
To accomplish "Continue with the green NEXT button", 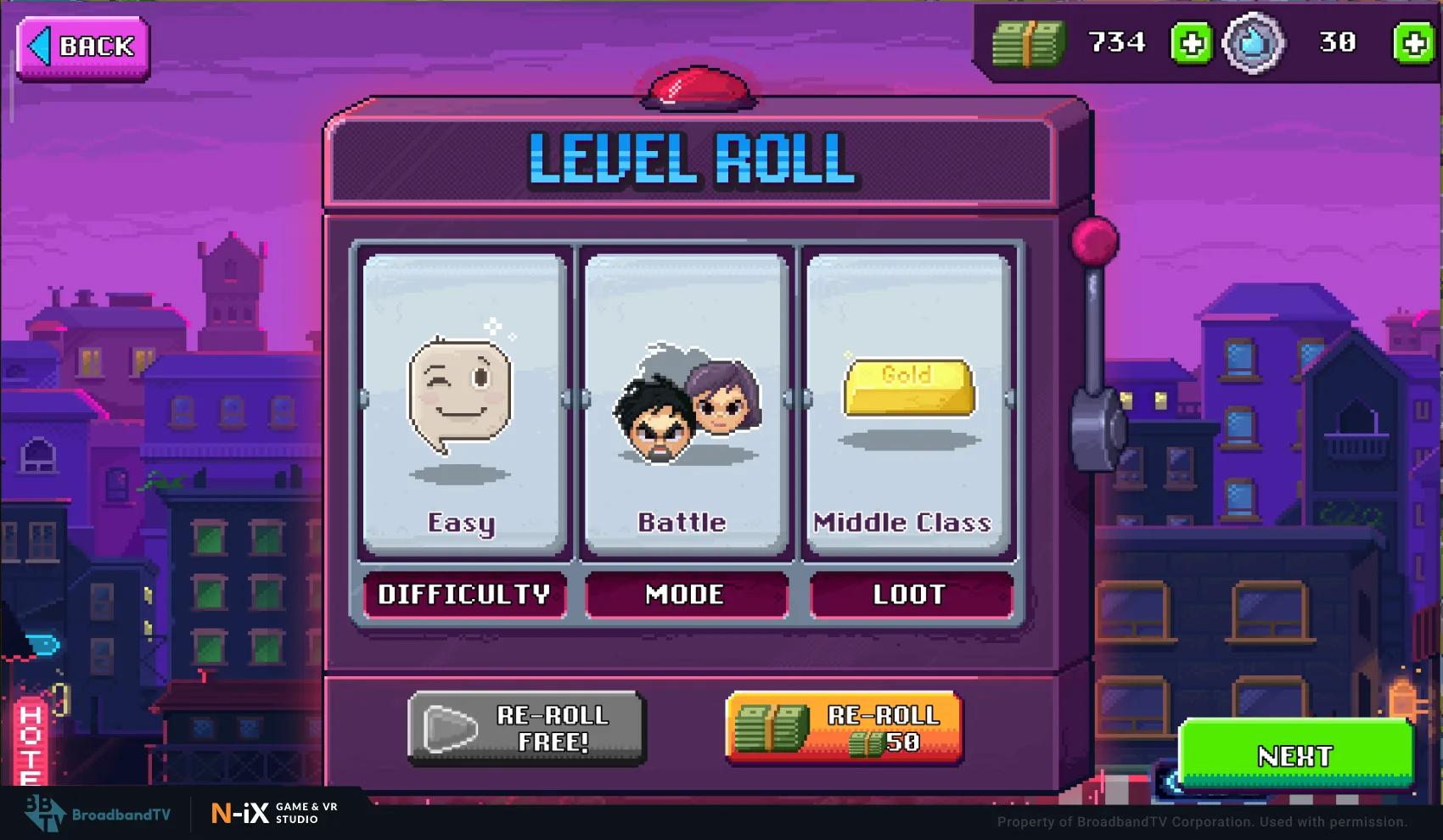I will [1295, 754].
